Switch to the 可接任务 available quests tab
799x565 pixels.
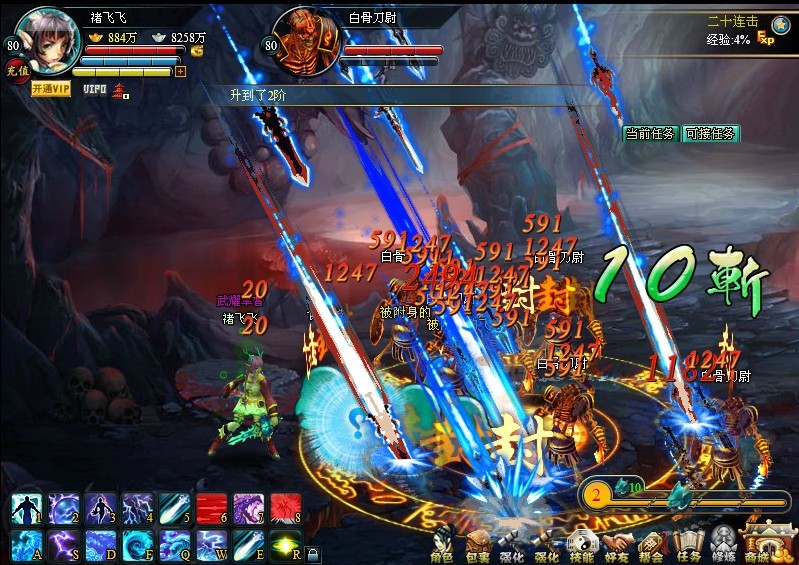[x=709, y=133]
